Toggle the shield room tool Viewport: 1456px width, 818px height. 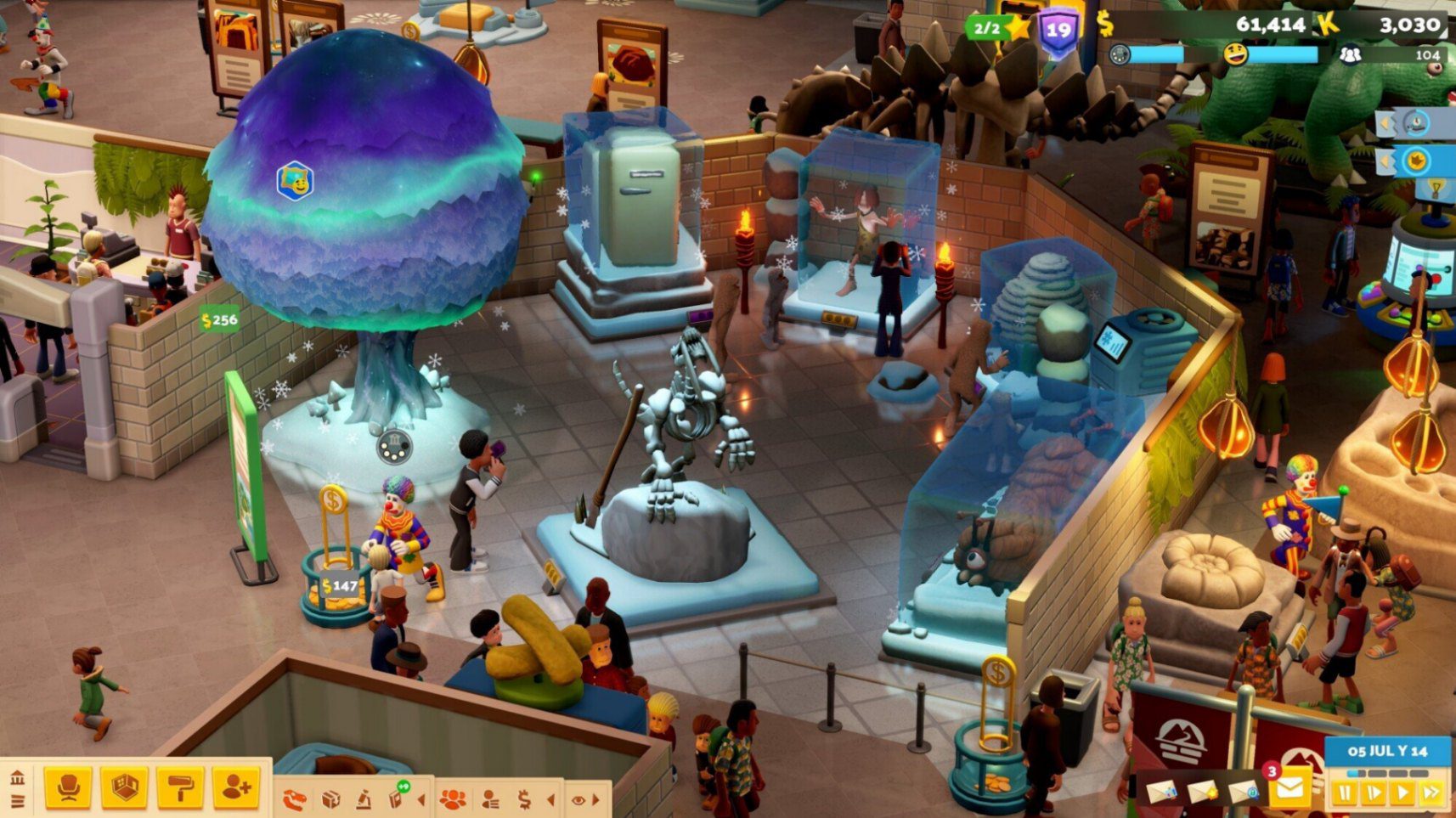(x=125, y=790)
